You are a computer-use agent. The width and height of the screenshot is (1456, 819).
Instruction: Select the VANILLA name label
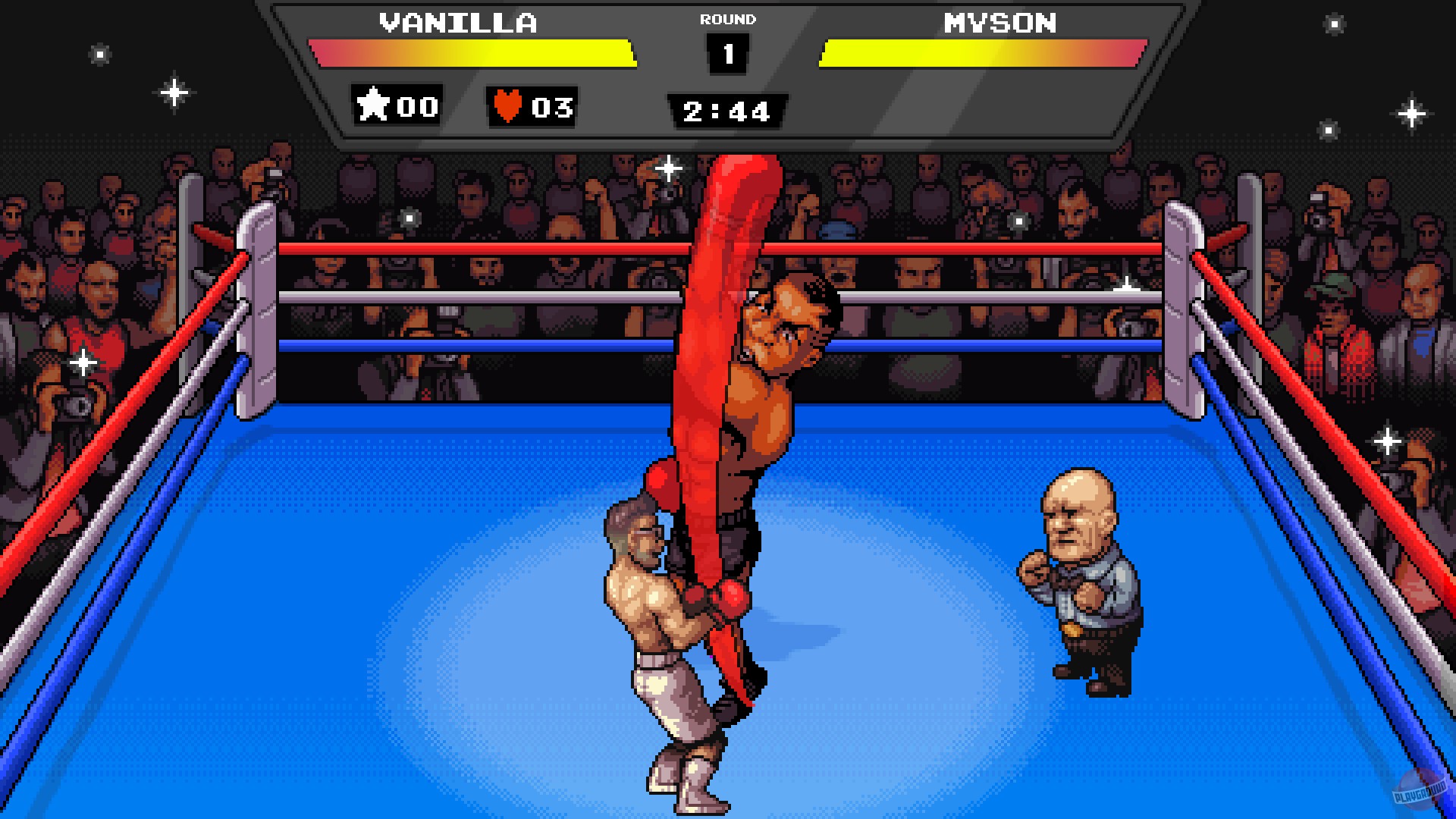tap(459, 21)
